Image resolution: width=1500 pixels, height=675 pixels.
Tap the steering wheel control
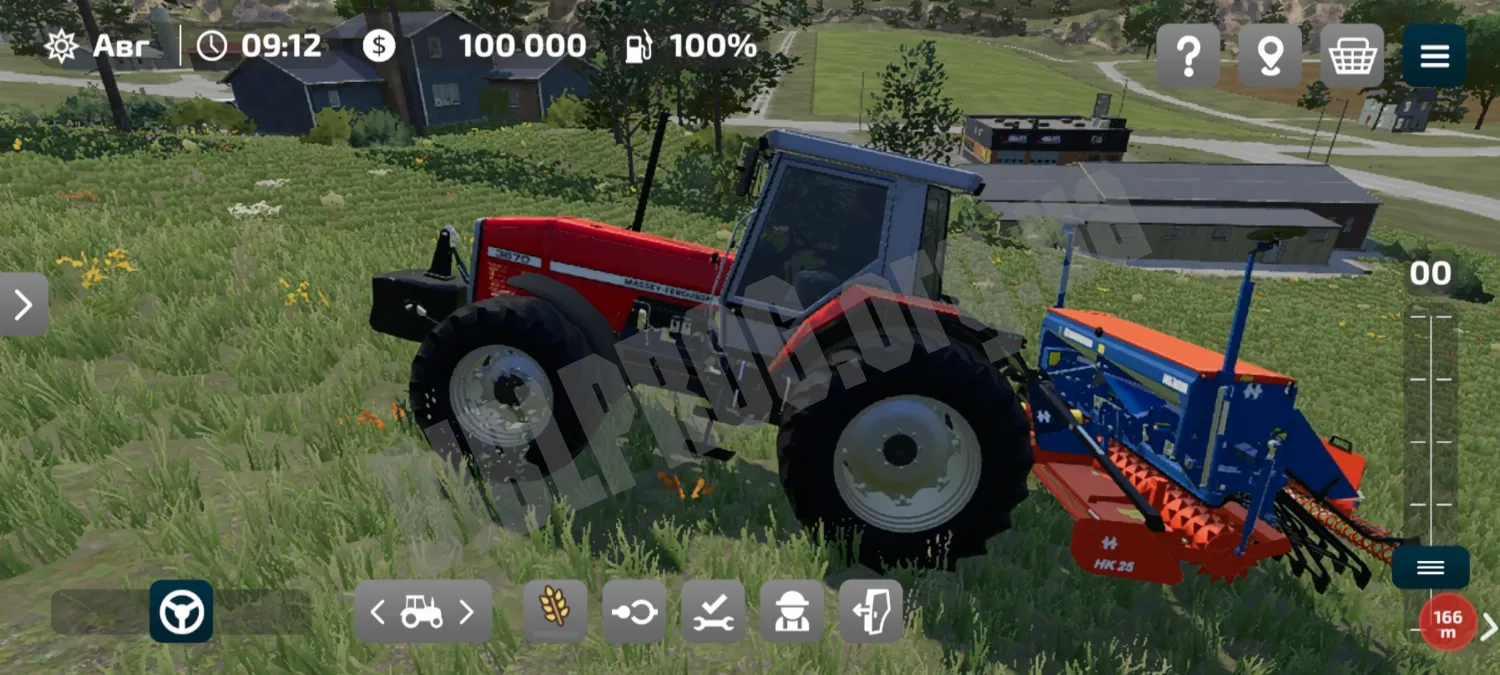[x=181, y=611]
